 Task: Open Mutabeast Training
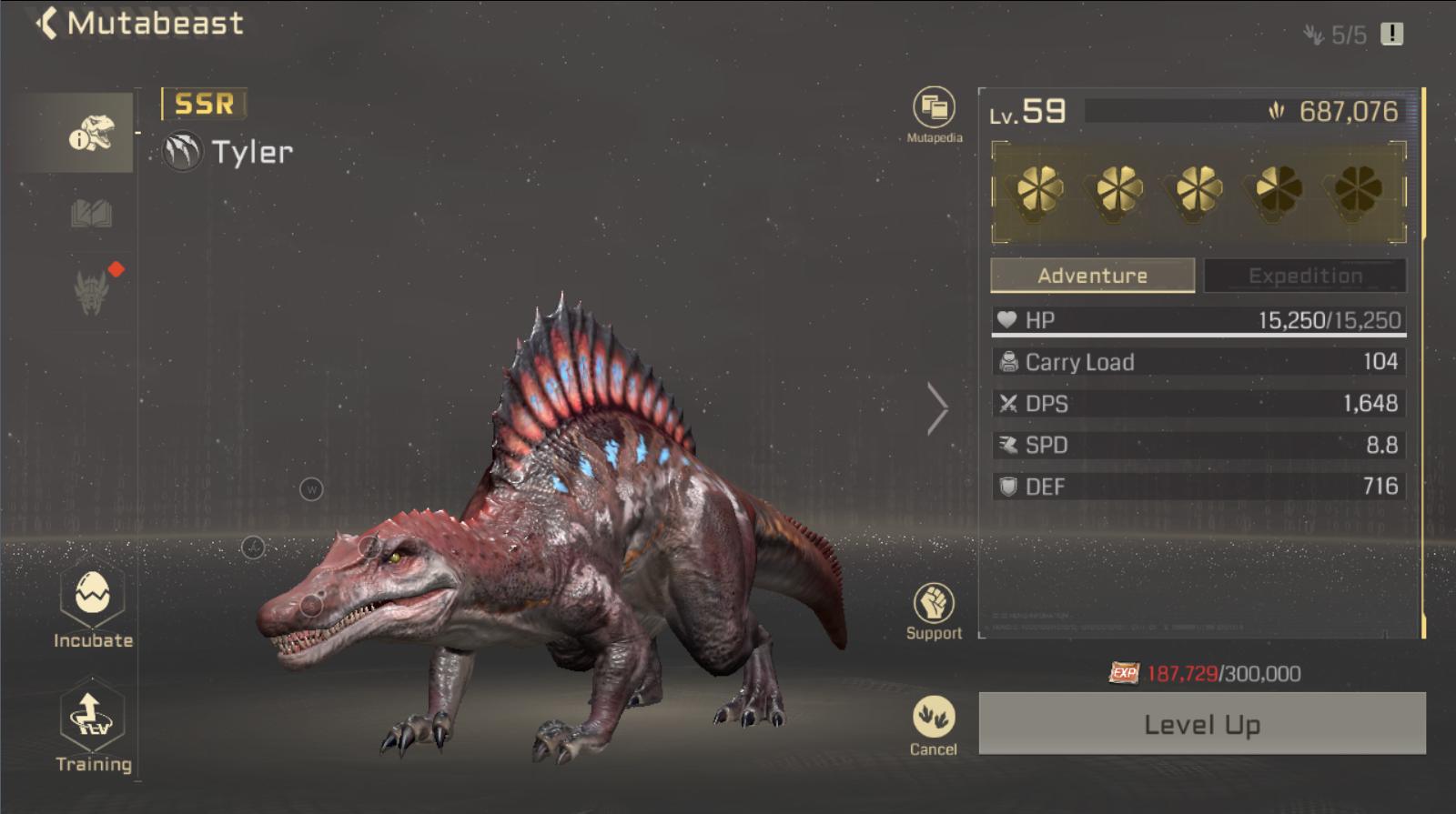(x=93, y=719)
